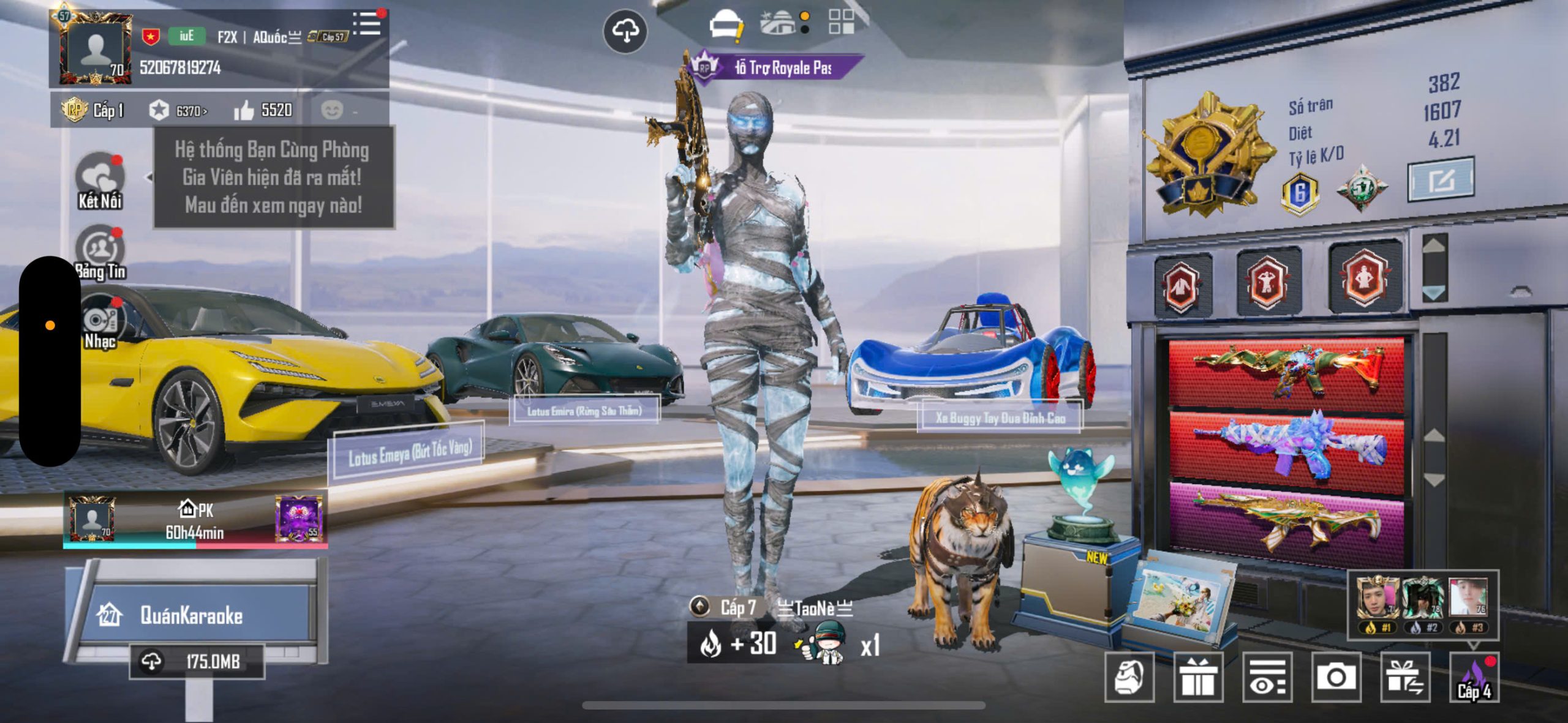Open the purple flame Cấp 4 button
The height and width of the screenshot is (723, 1568).
1474,677
